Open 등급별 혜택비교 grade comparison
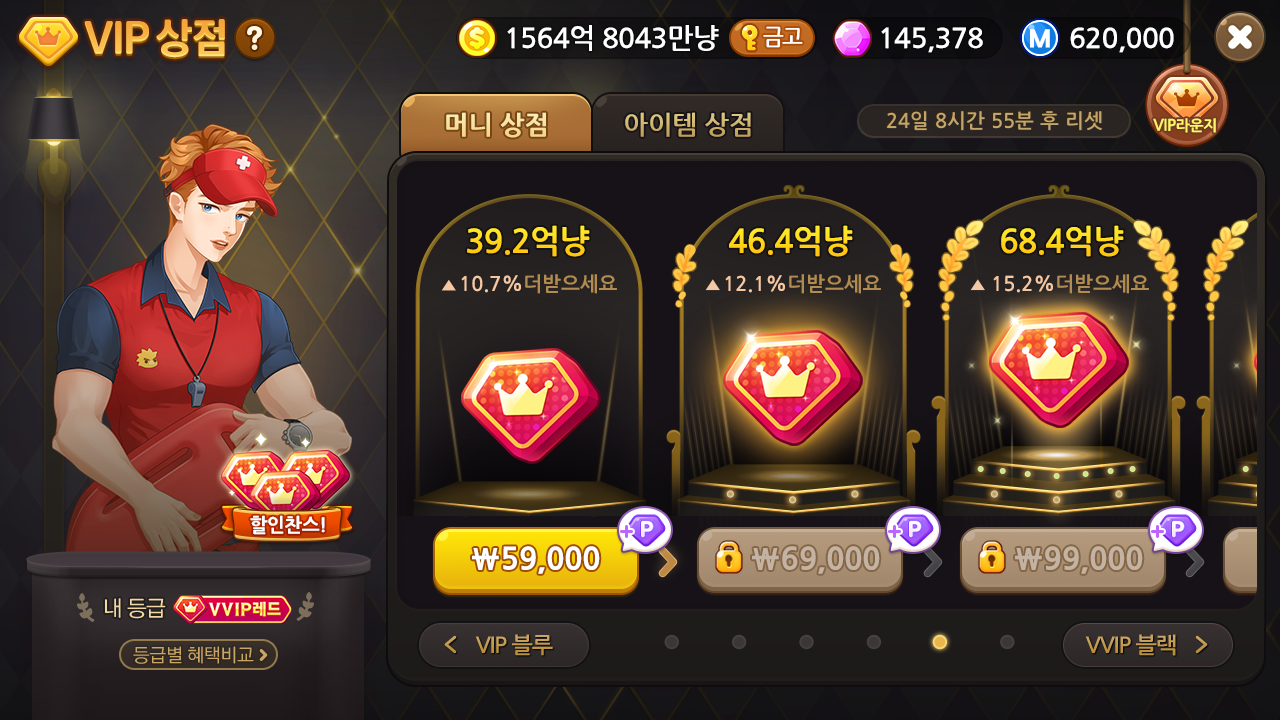Screen dimensions: 1280x720 [198, 655]
